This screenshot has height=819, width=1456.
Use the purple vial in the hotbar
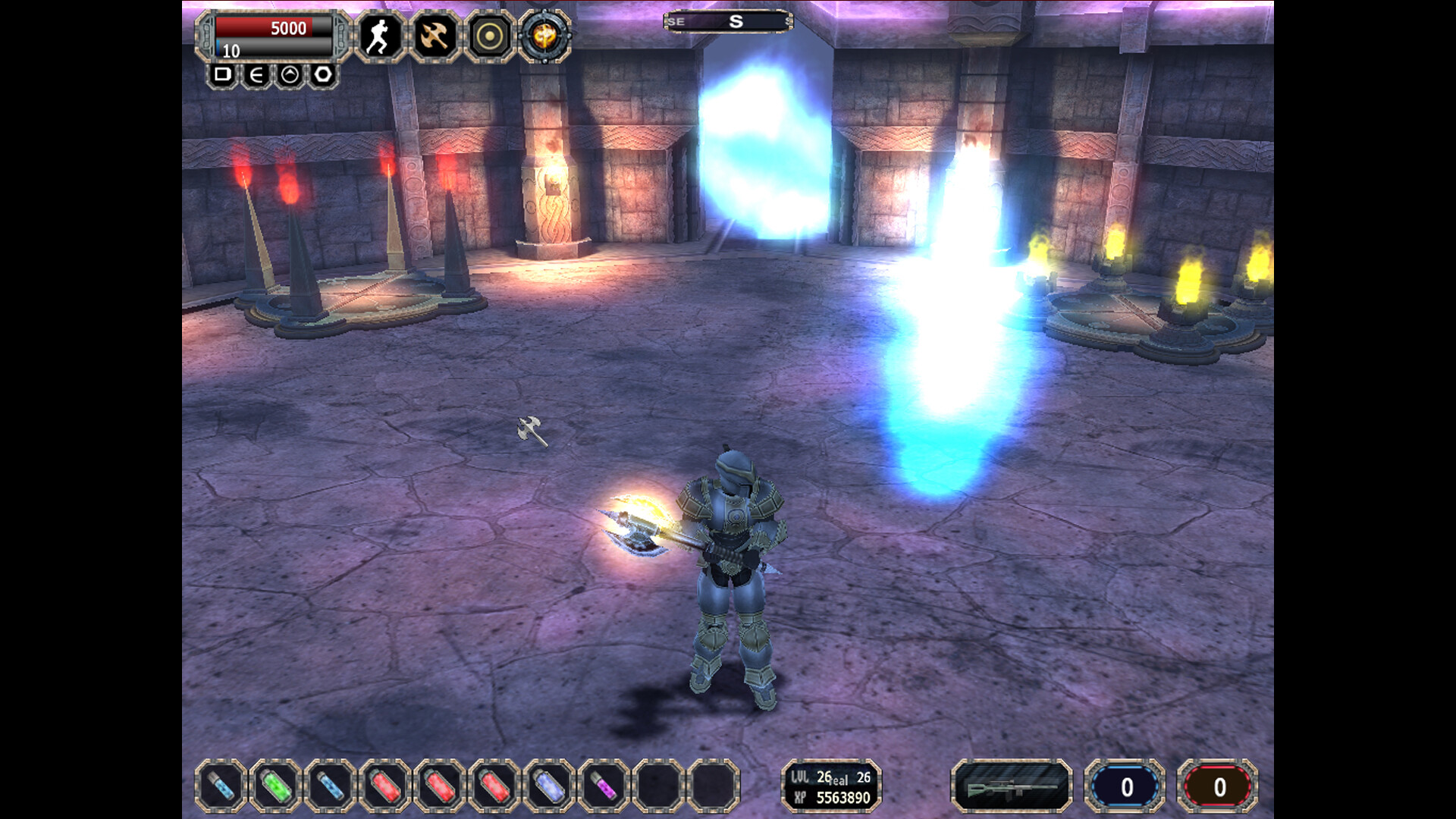pyautogui.click(x=604, y=786)
